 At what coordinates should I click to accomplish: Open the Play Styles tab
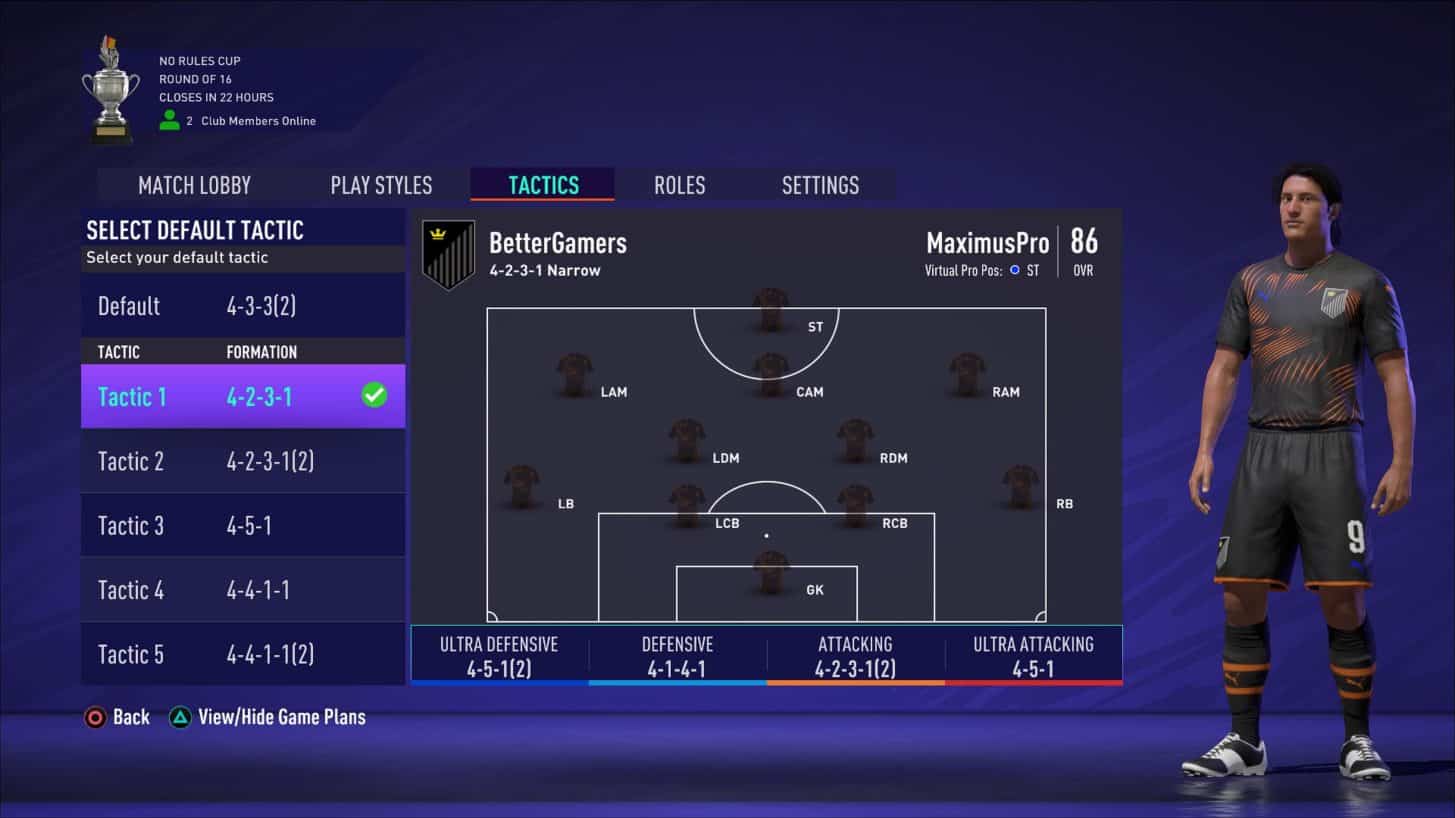(381, 185)
